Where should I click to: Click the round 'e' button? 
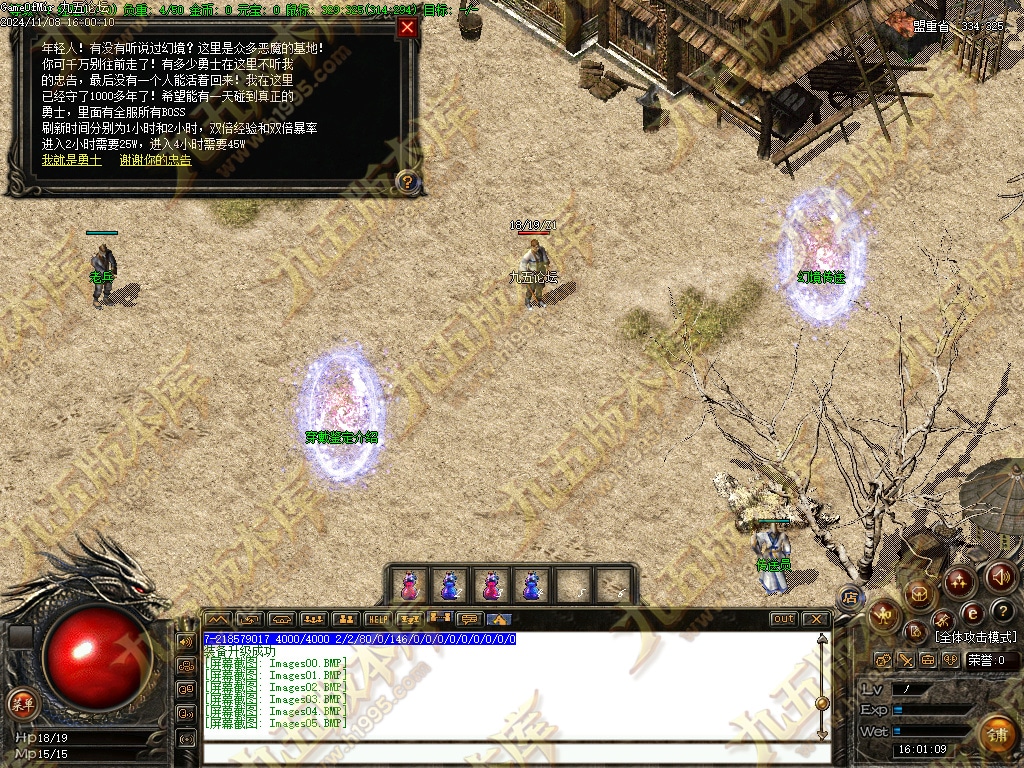(x=971, y=614)
